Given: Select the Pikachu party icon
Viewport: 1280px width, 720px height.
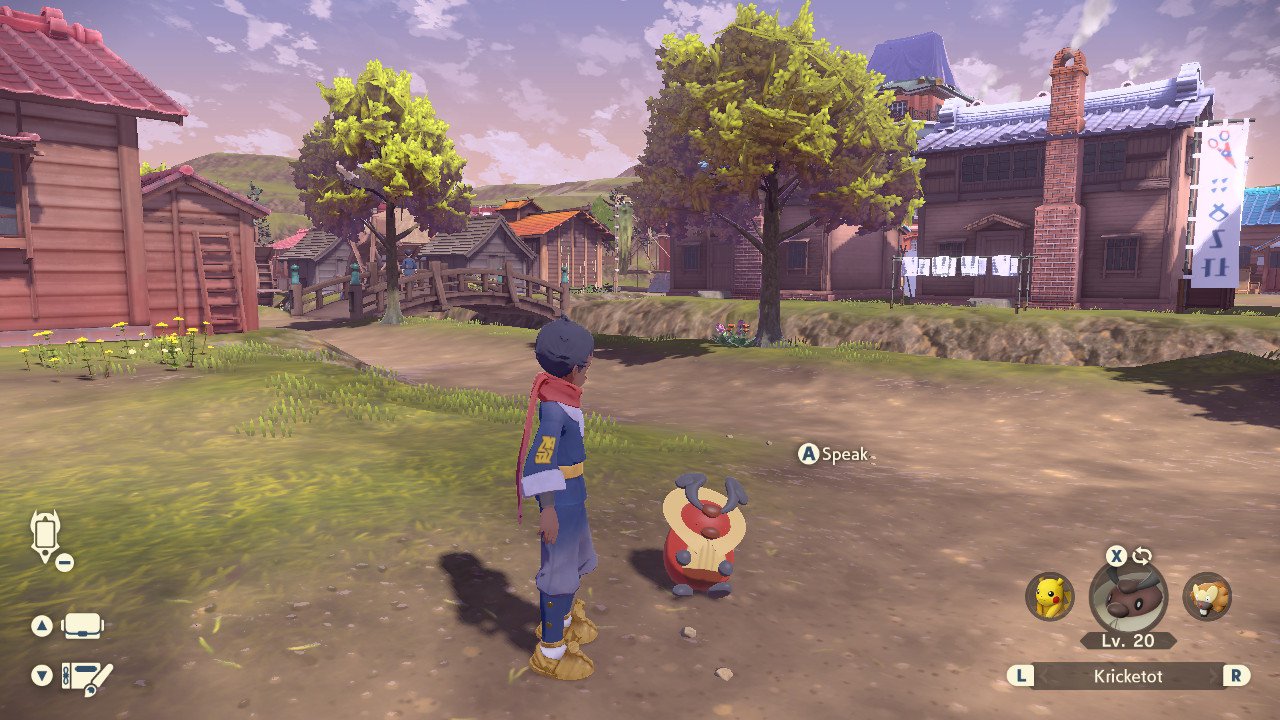Looking at the screenshot, I should [x=1049, y=596].
